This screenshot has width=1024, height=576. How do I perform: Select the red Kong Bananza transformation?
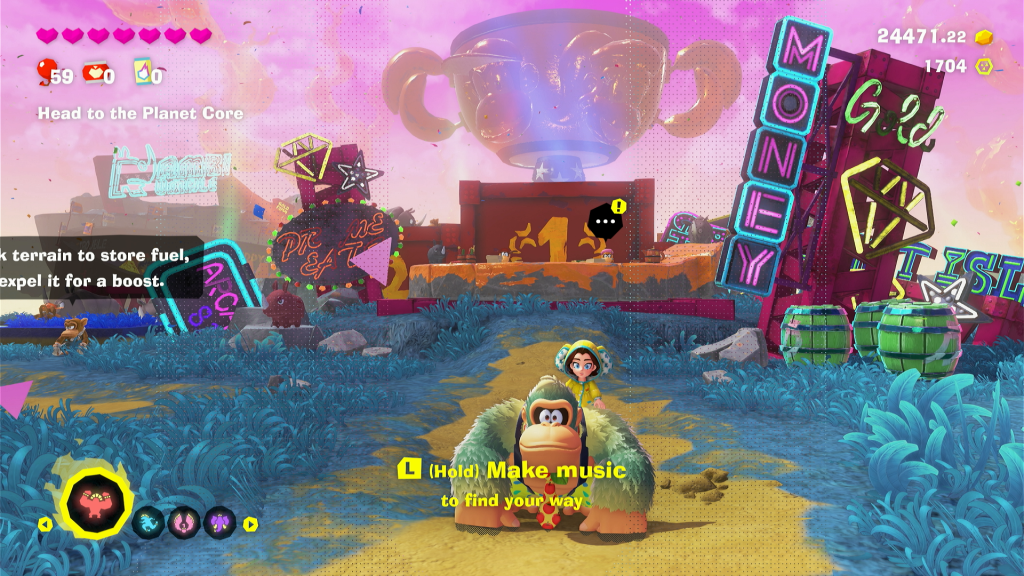point(98,500)
